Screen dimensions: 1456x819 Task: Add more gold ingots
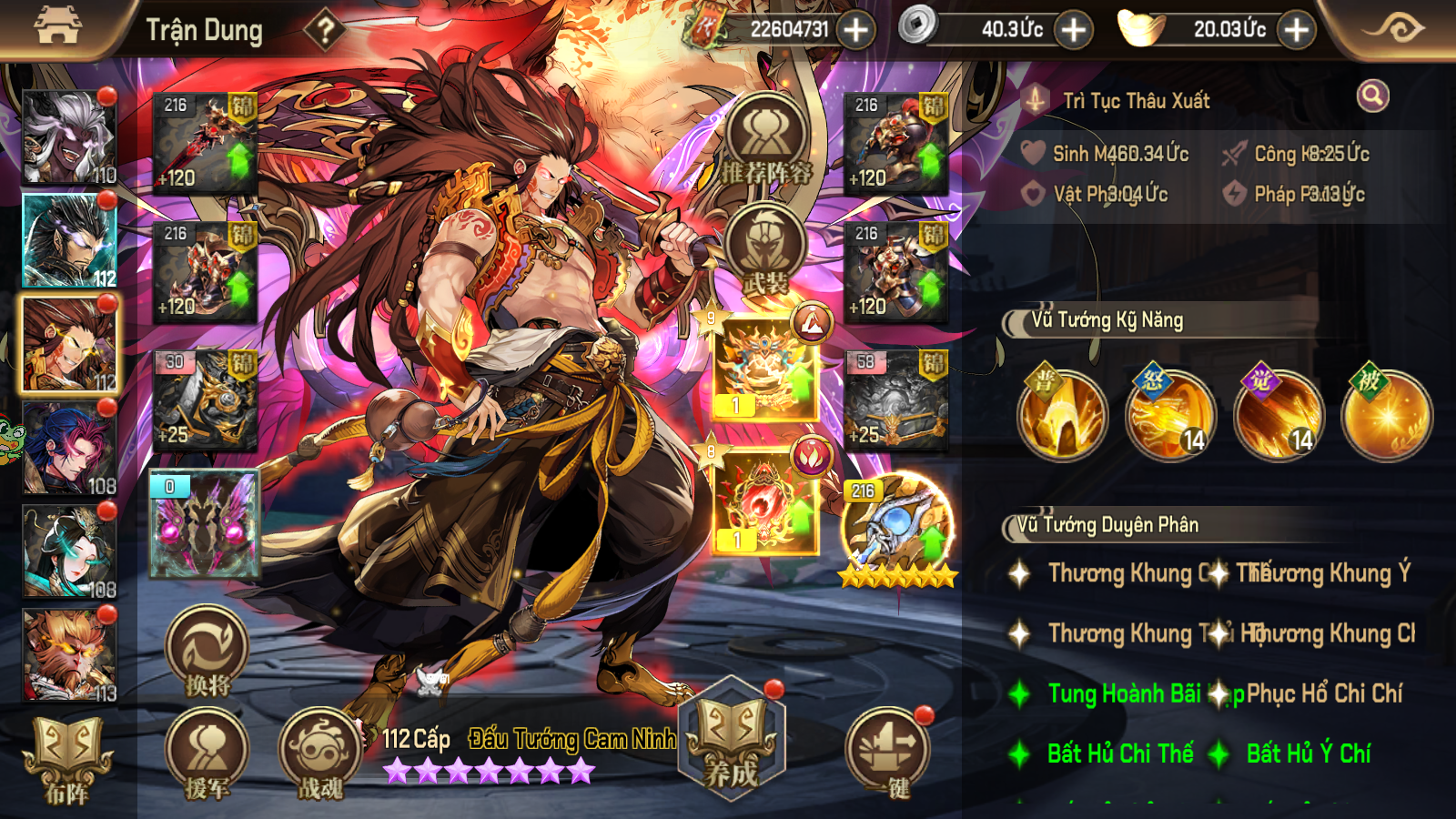[x=1296, y=30]
